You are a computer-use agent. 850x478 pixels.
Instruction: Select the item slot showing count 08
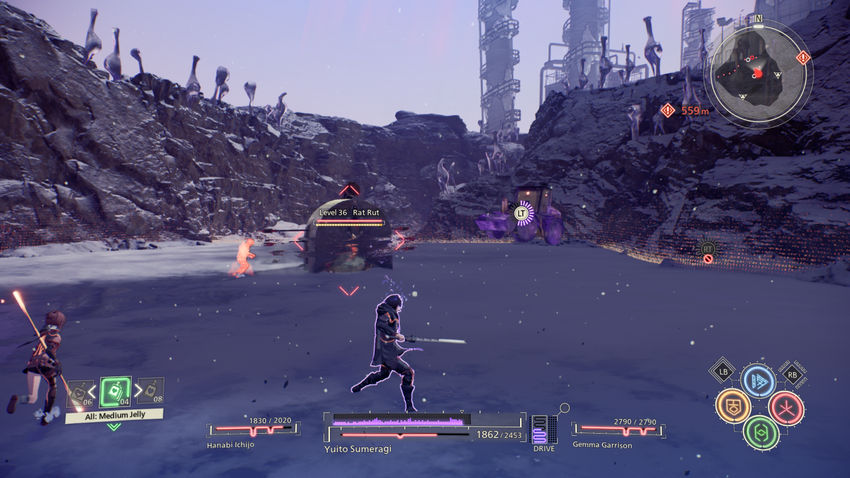click(150, 390)
